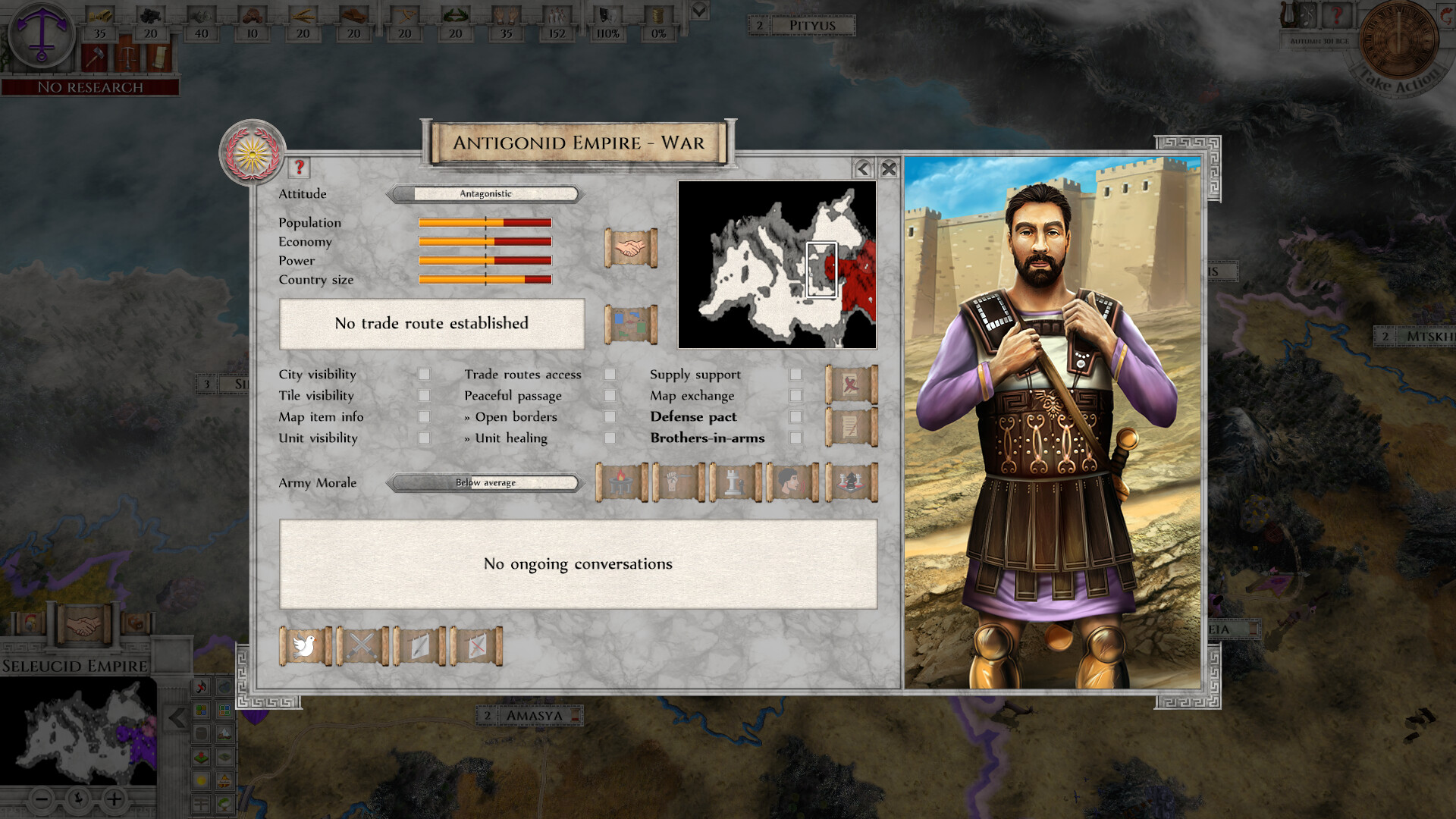Click the Economy strength bar
The image size is (1456, 819).
[484, 241]
